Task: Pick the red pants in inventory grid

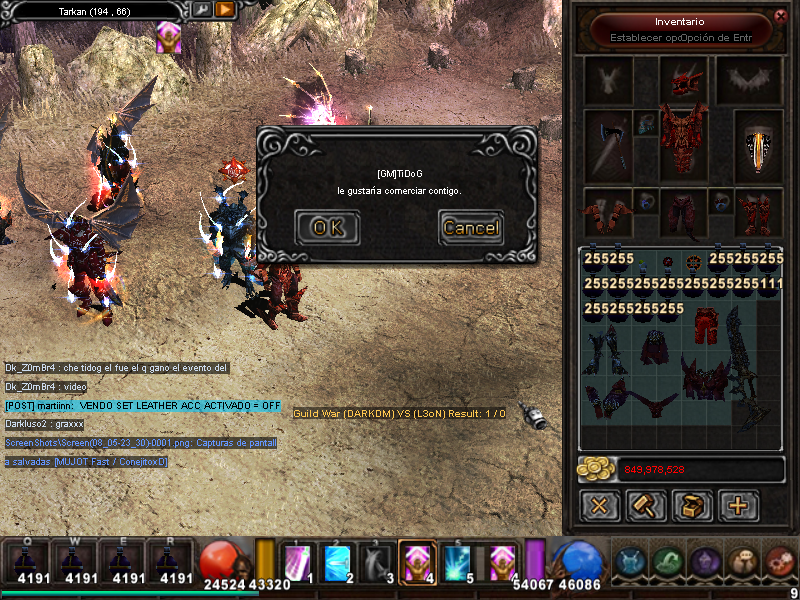Action: 707,326
